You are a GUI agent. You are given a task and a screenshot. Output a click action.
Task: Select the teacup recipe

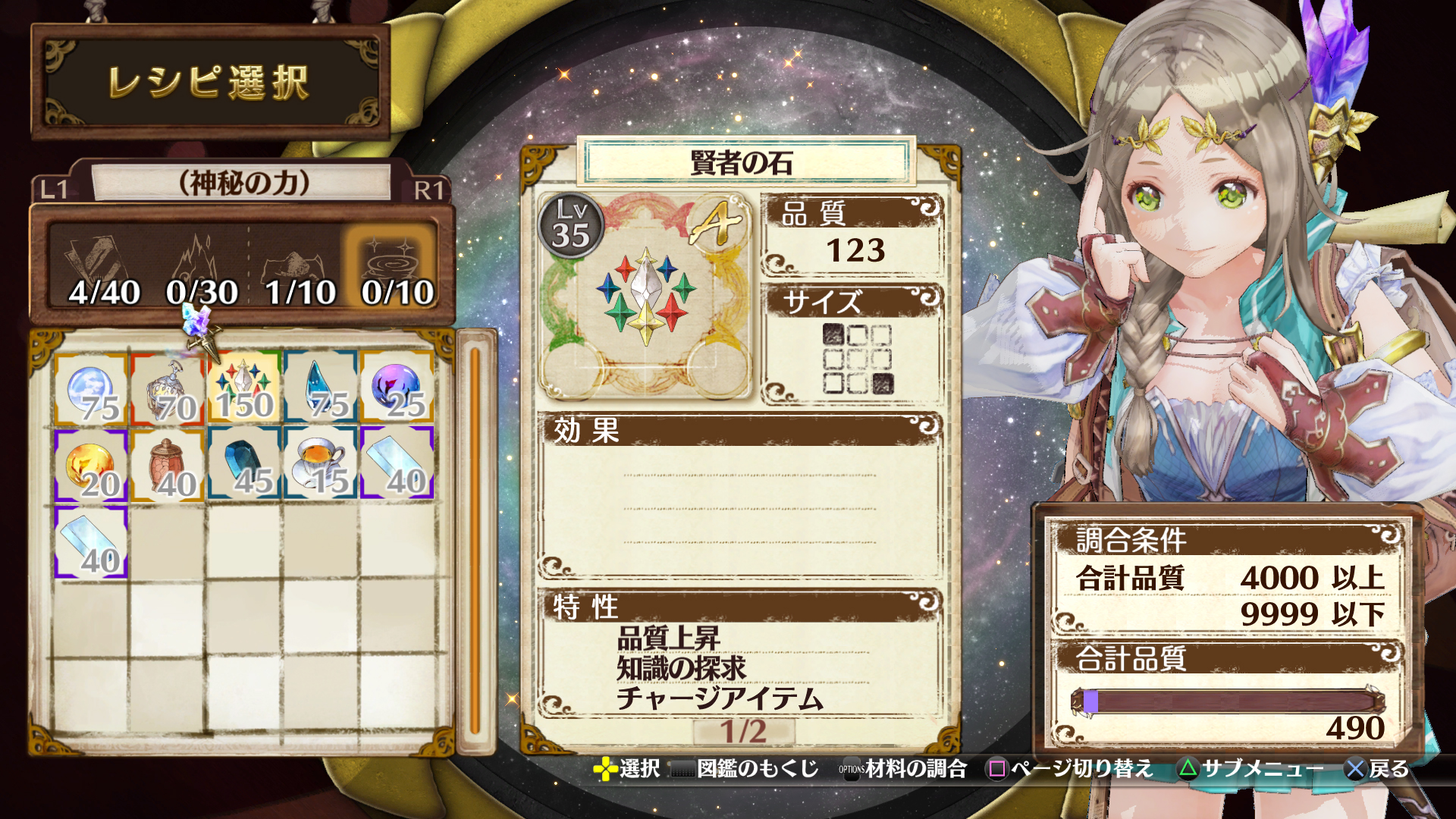320,464
